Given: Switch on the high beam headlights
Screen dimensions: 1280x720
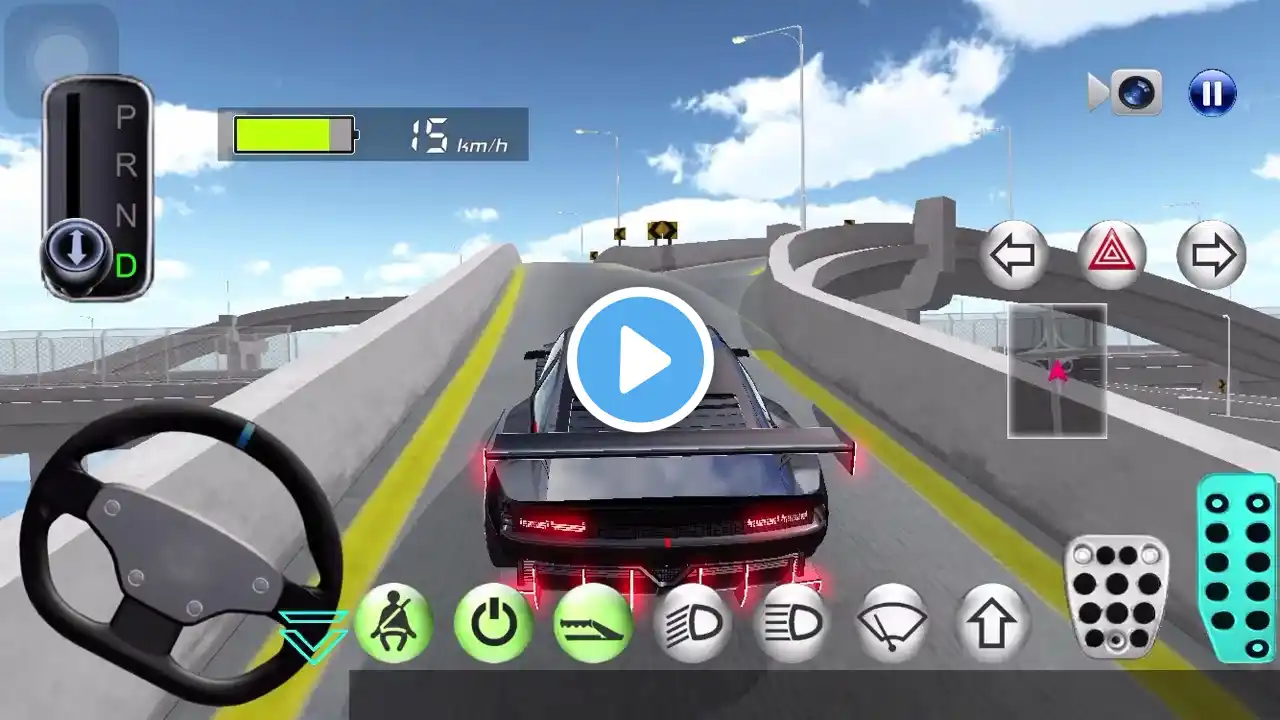Looking at the screenshot, I should [792, 624].
